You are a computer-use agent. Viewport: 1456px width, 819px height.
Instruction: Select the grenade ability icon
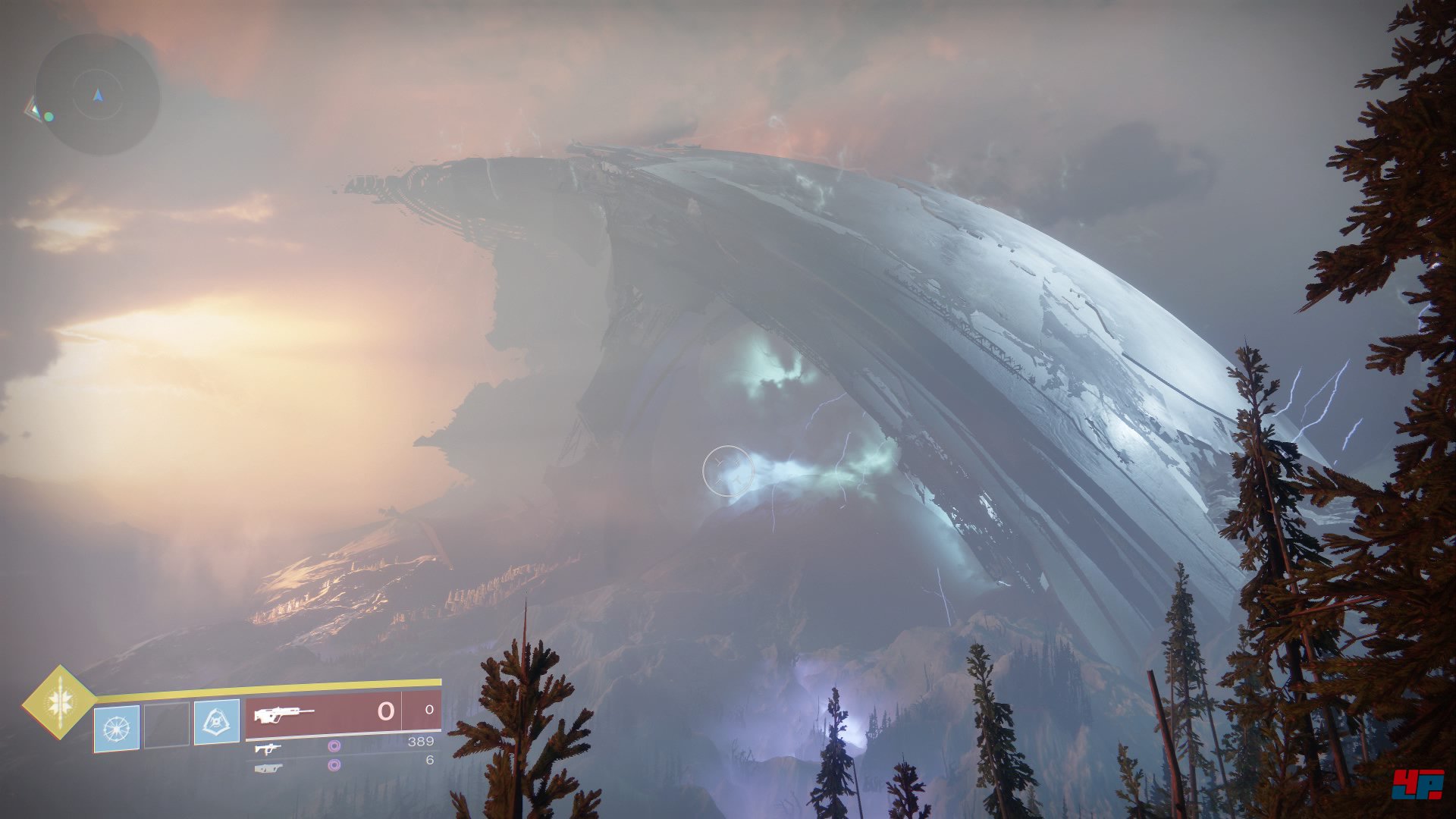pyautogui.click(x=117, y=728)
